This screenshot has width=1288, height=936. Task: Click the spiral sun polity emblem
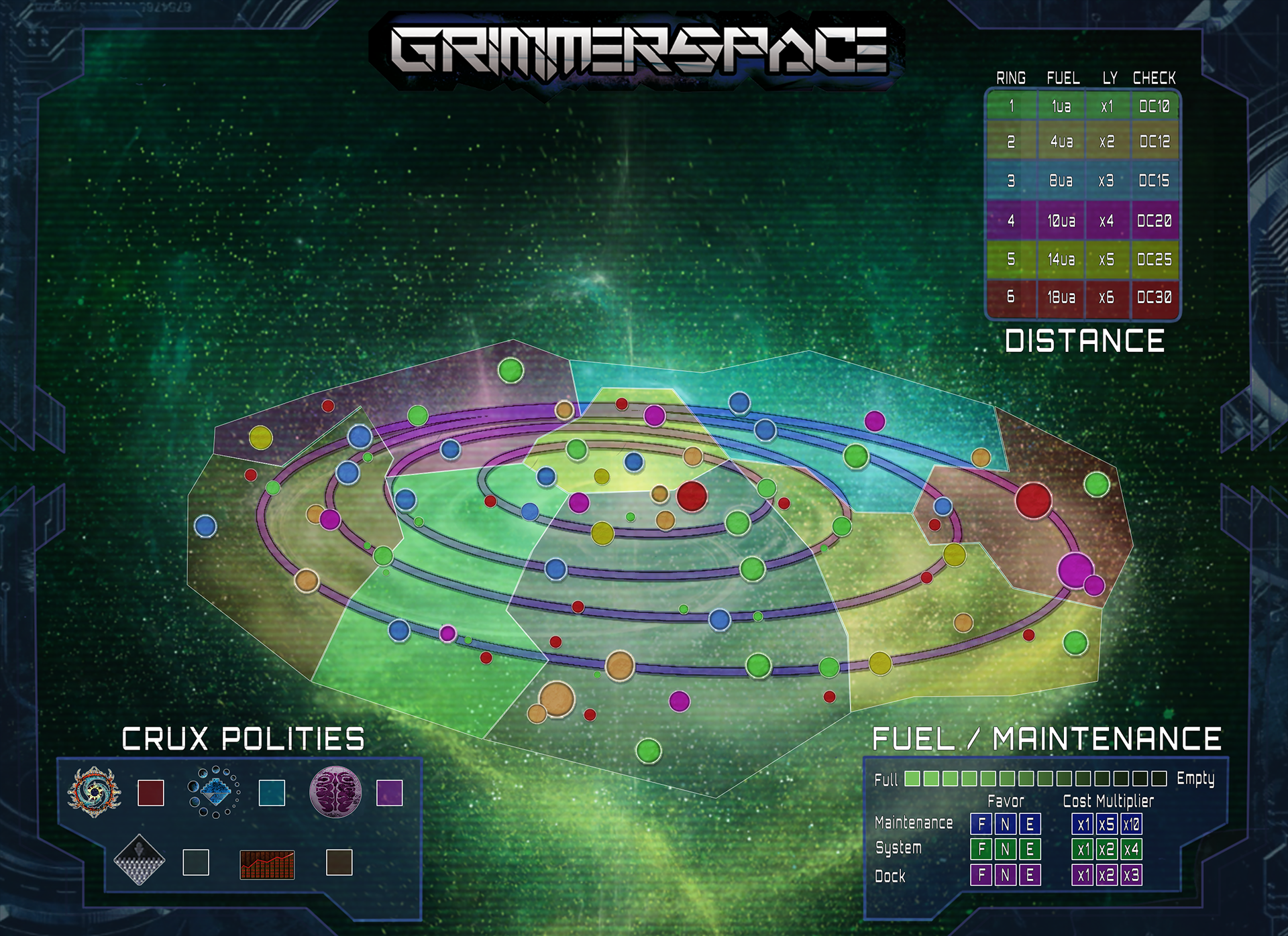click(94, 792)
